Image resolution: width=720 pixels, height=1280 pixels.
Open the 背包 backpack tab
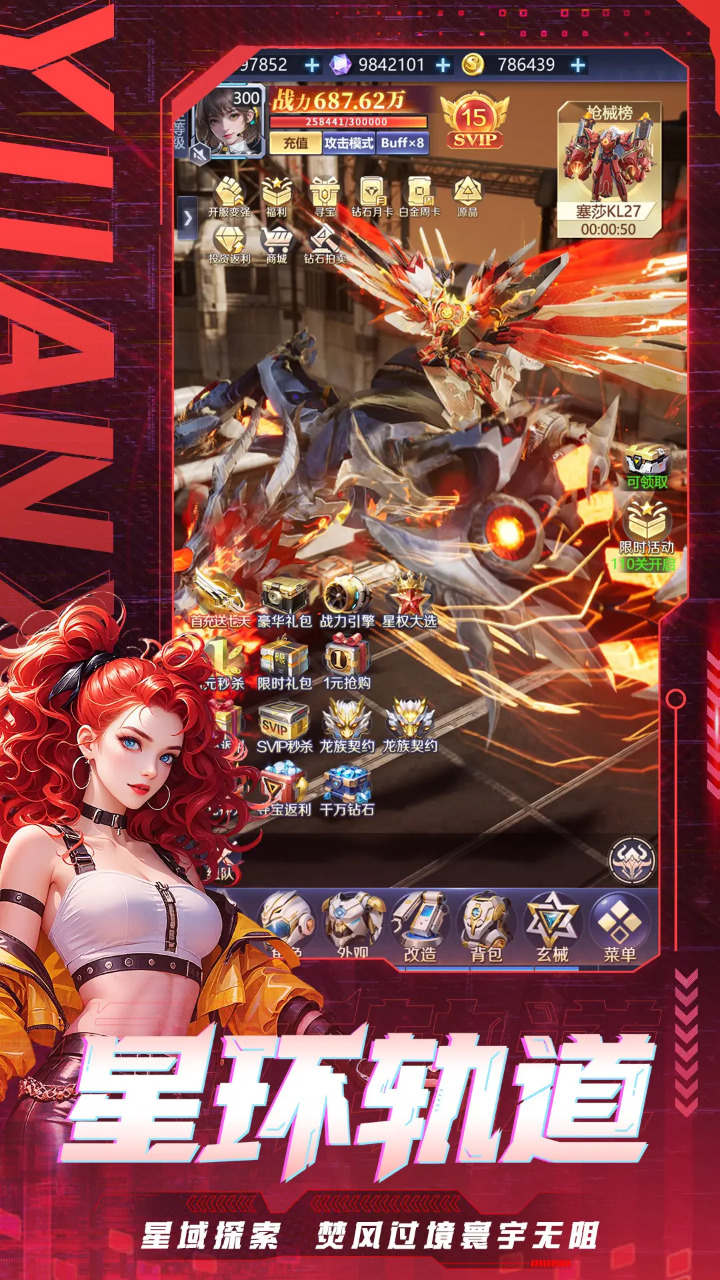pos(486,926)
